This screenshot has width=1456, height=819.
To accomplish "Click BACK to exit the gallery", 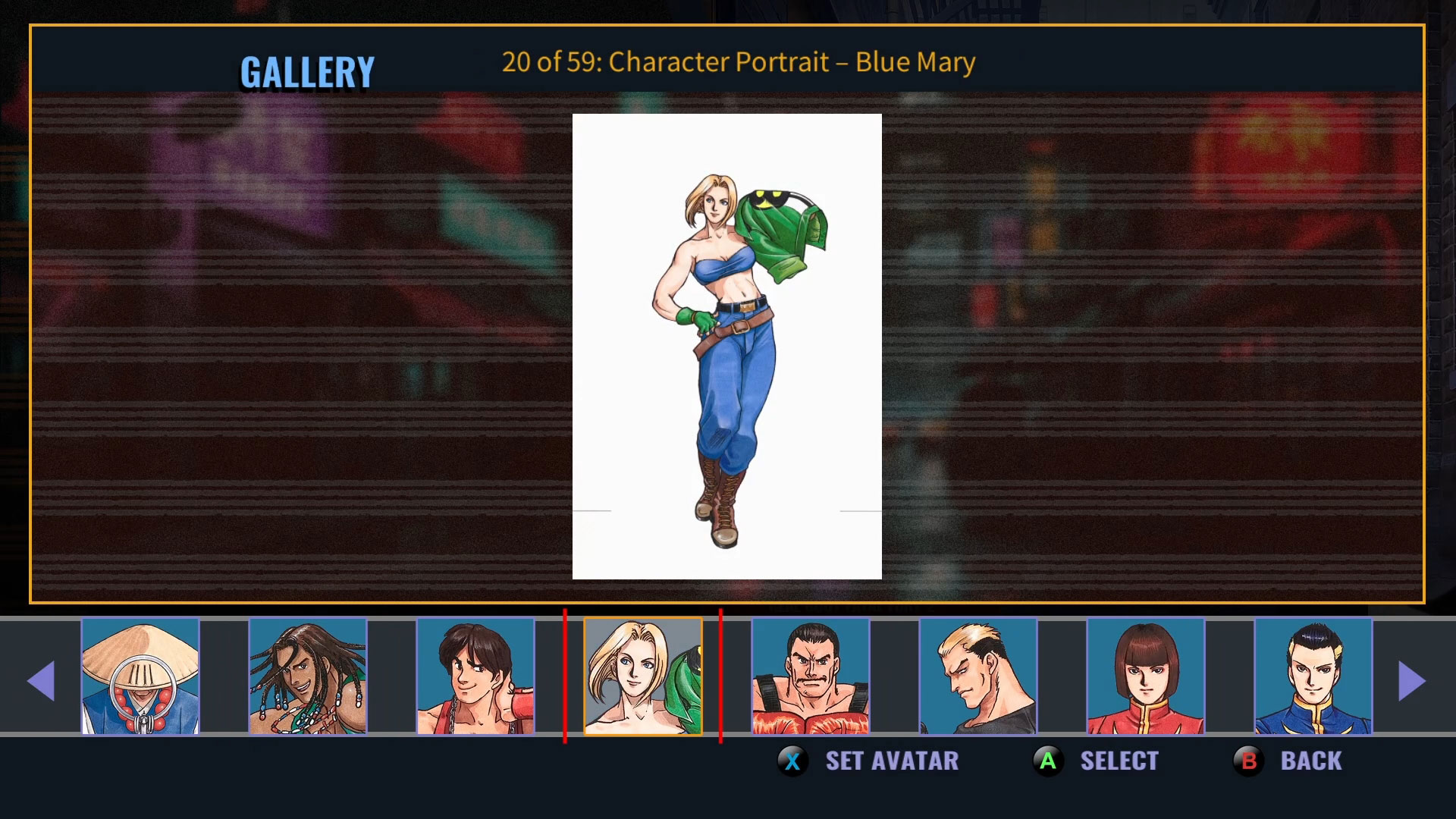I will tap(1311, 761).
